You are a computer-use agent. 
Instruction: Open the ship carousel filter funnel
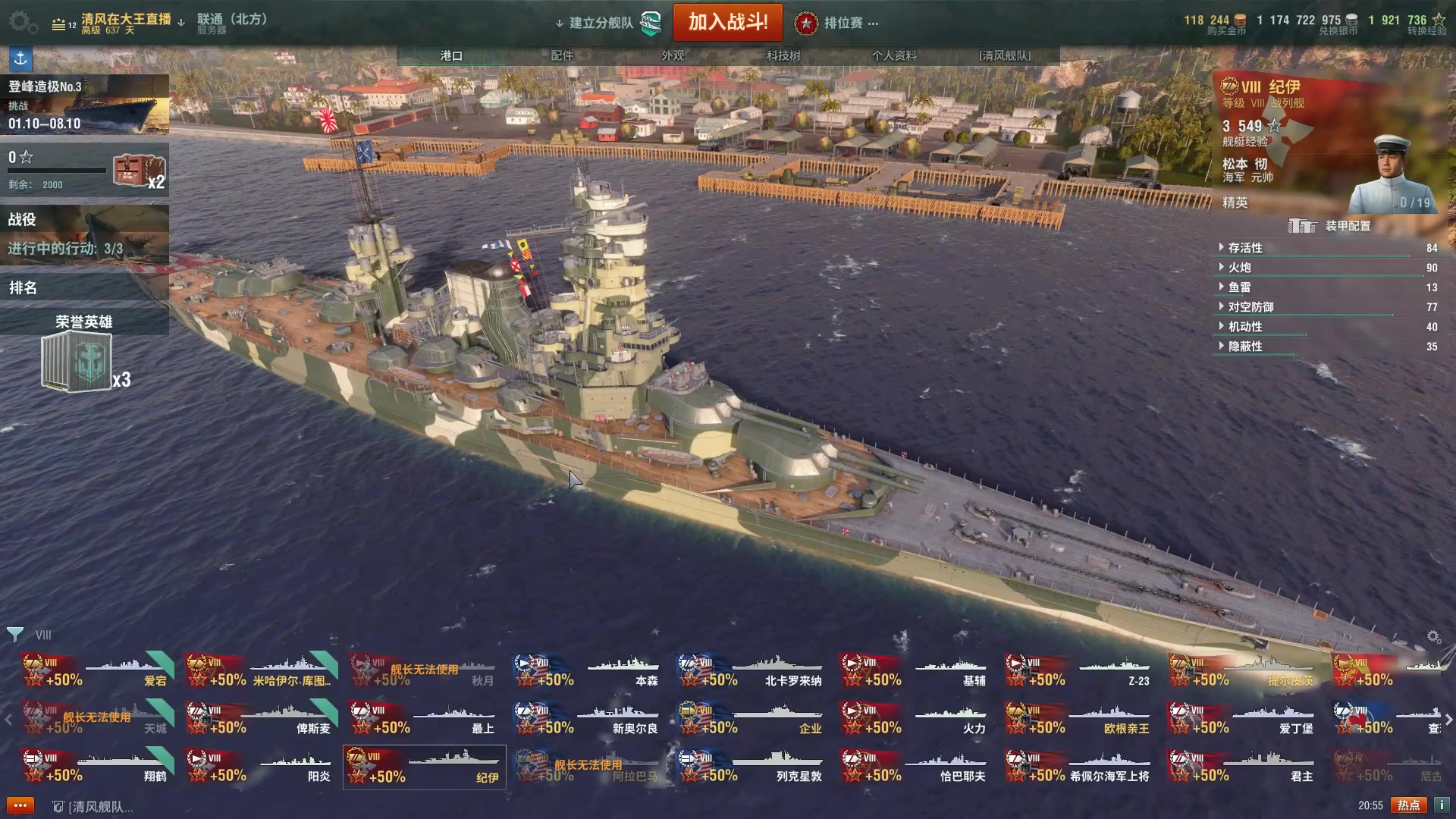point(14,634)
